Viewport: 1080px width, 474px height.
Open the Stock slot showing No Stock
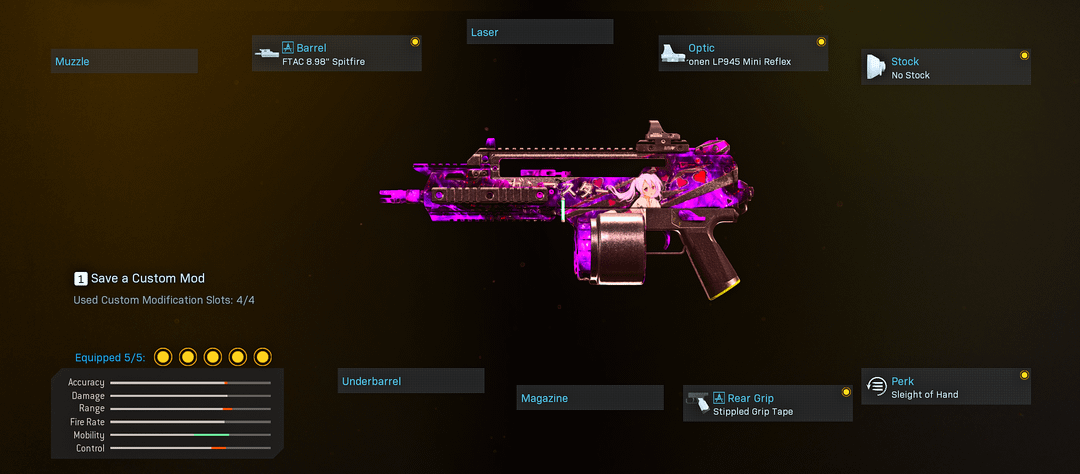click(x=946, y=68)
